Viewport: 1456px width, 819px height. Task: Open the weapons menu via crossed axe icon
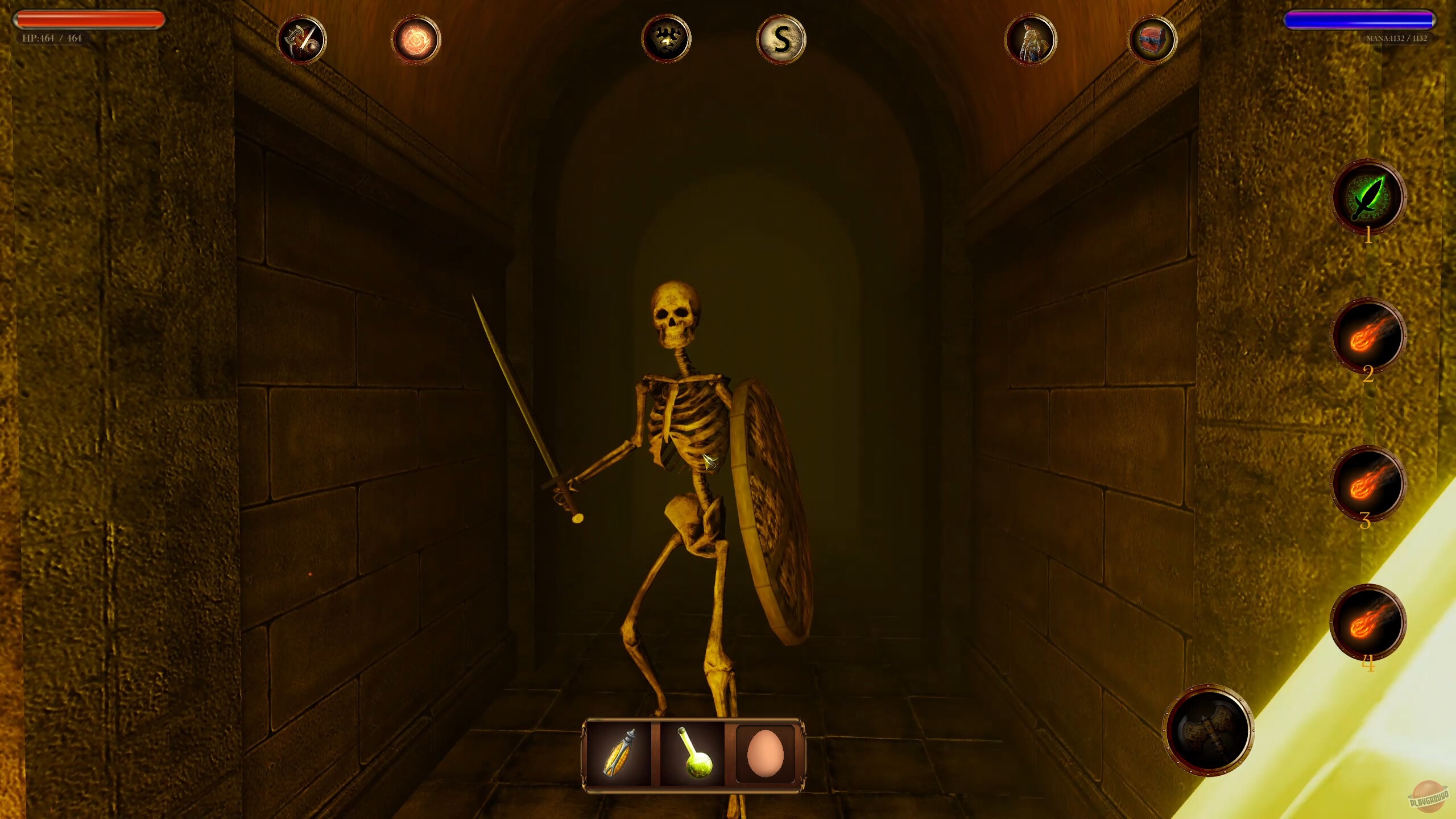click(301, 39)
